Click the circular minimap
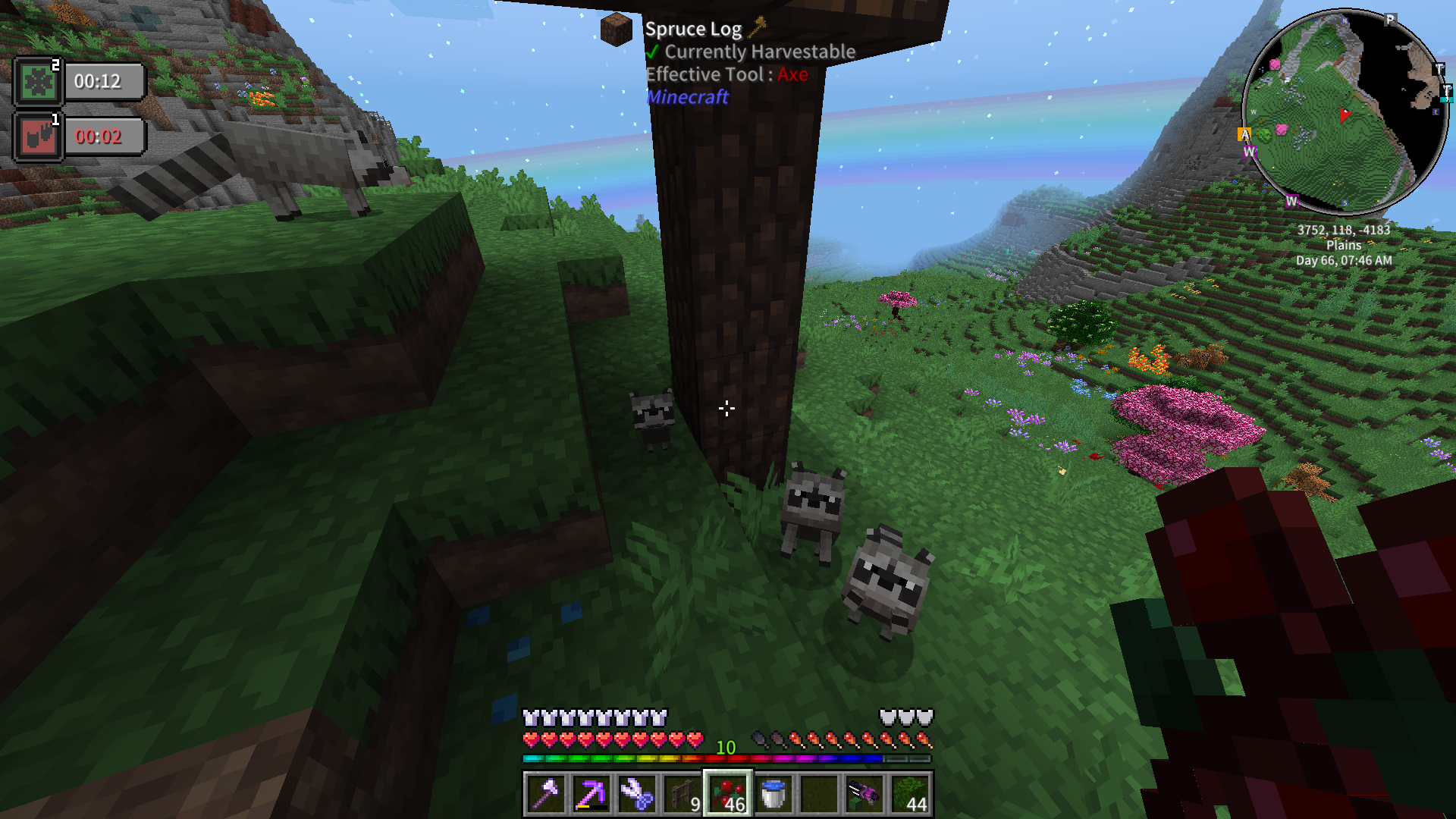Image resolution: width=1456 pixels, height=819 pixels. 1345,112
